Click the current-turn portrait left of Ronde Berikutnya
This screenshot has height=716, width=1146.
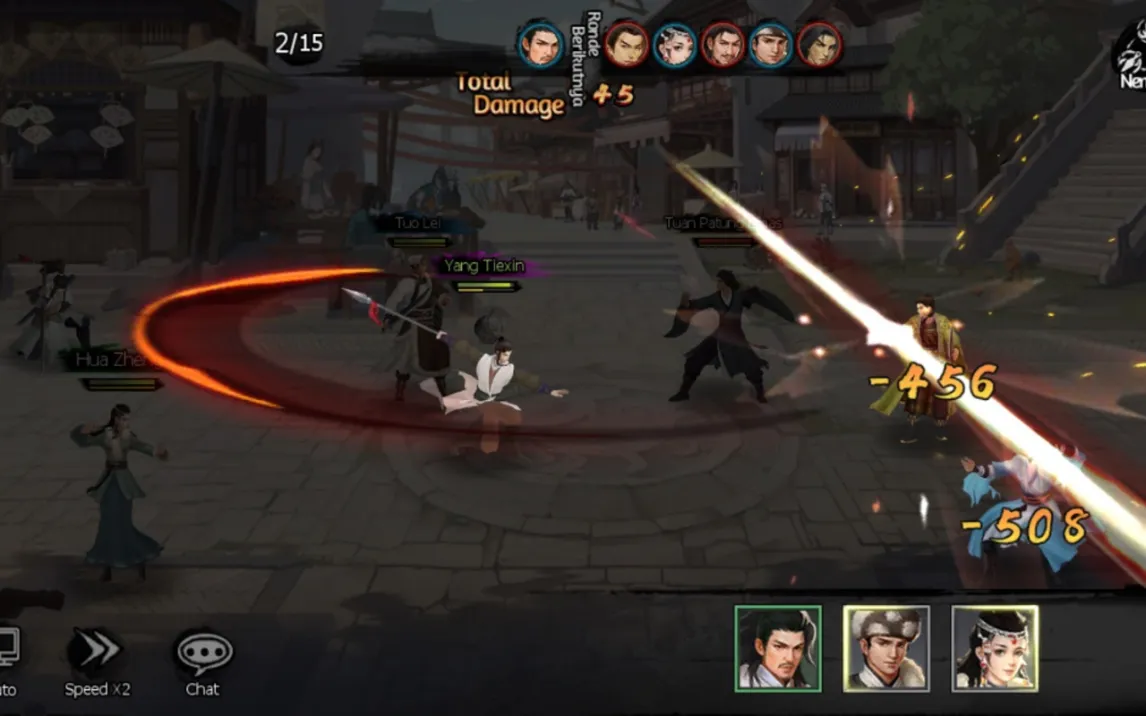540,44
